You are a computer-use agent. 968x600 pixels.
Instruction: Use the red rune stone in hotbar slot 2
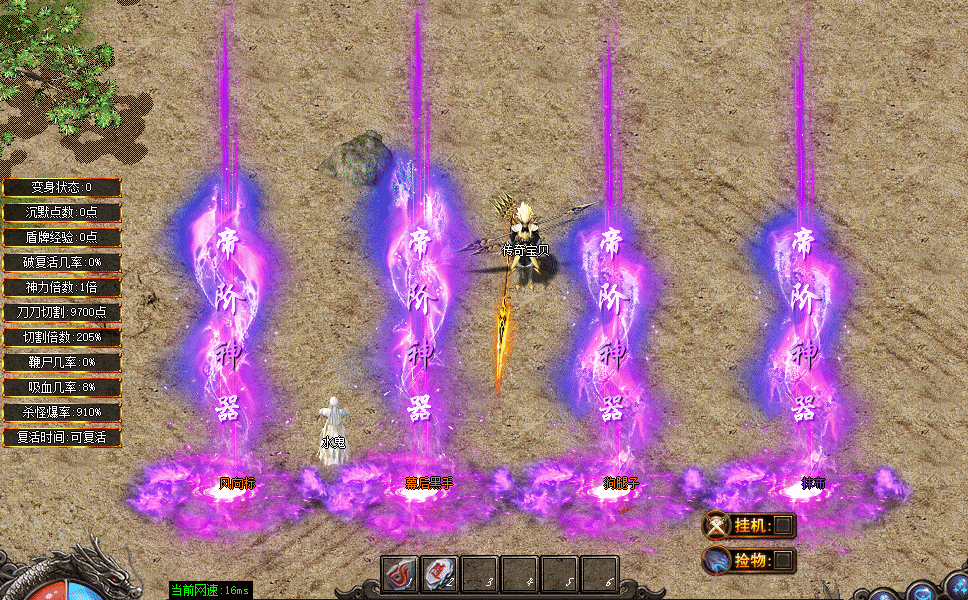[439, 575]
